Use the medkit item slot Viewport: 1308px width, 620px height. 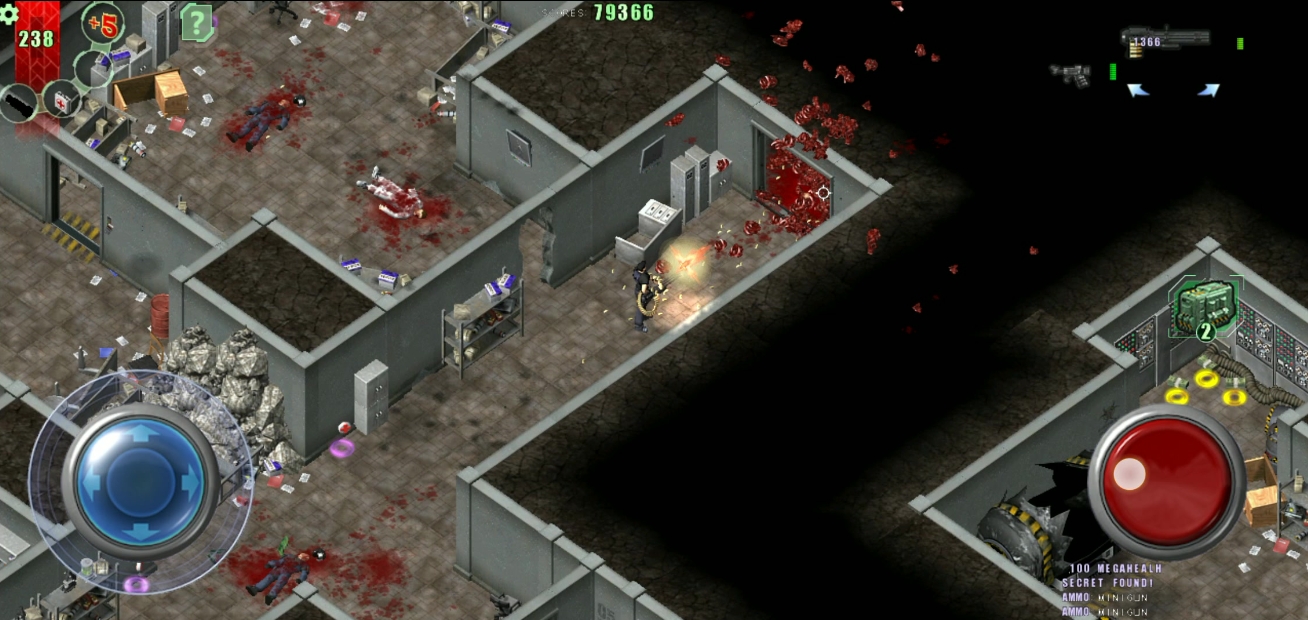point(62,99)
